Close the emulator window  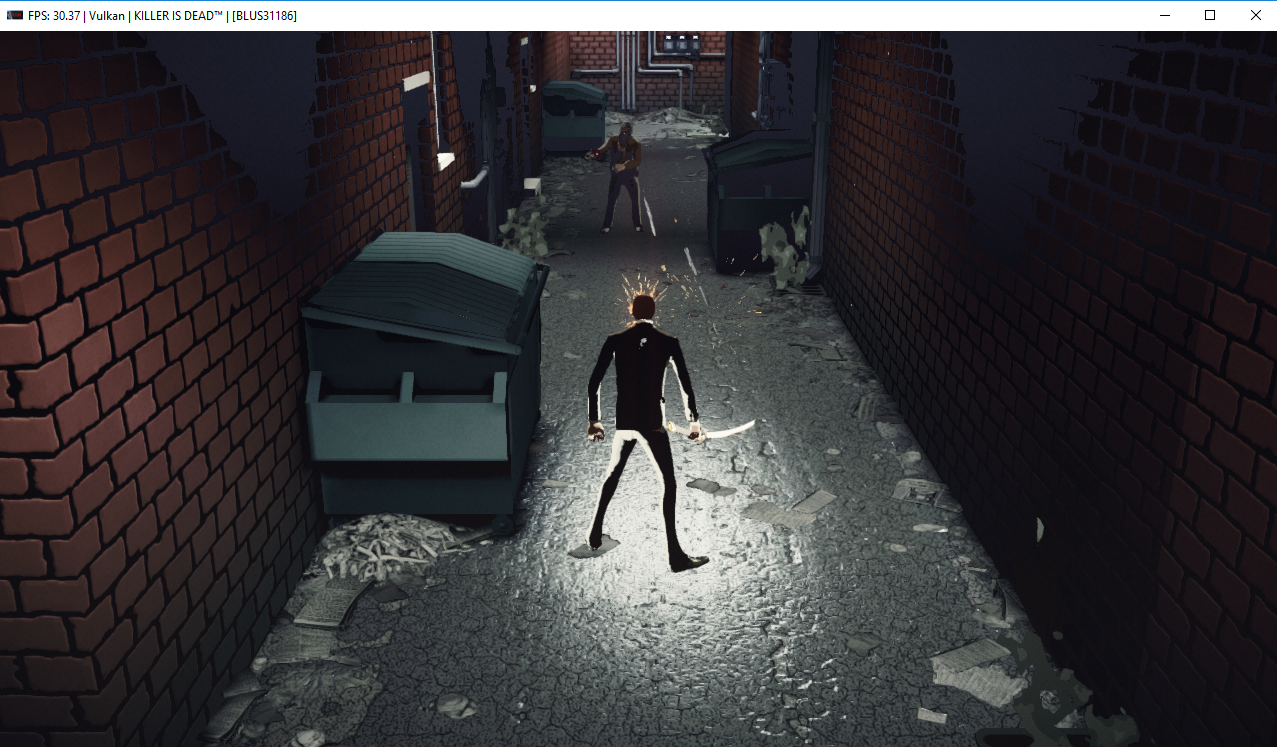coord(1255,15)
